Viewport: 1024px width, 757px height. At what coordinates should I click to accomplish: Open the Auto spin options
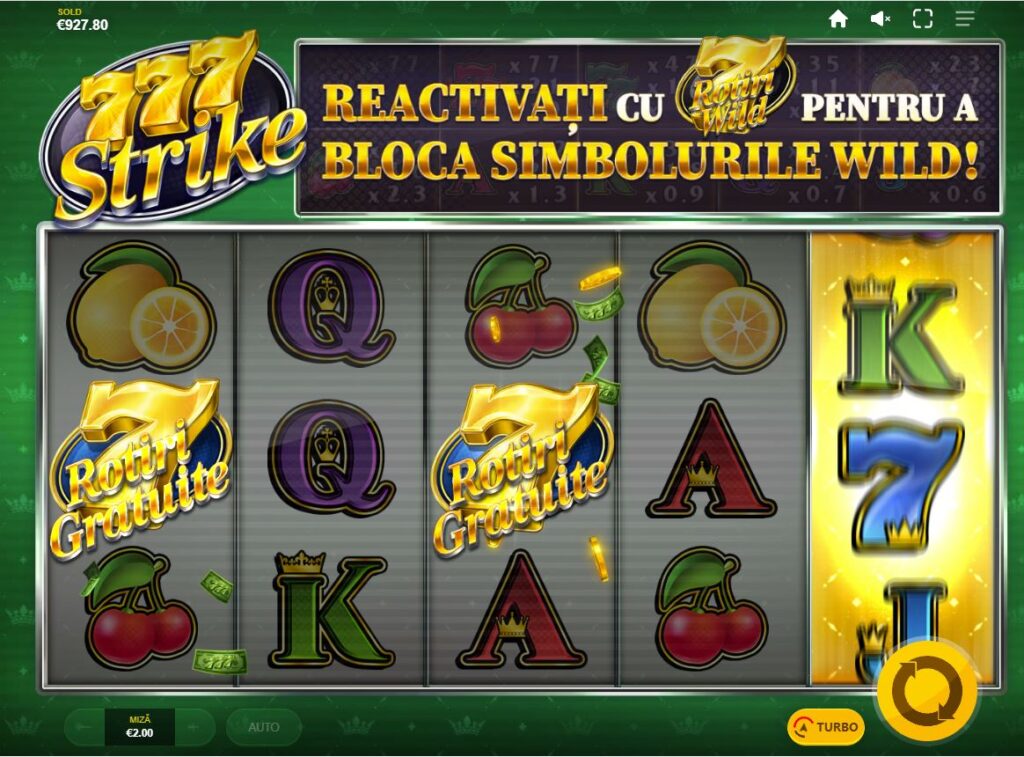click(x=263, y=727)
